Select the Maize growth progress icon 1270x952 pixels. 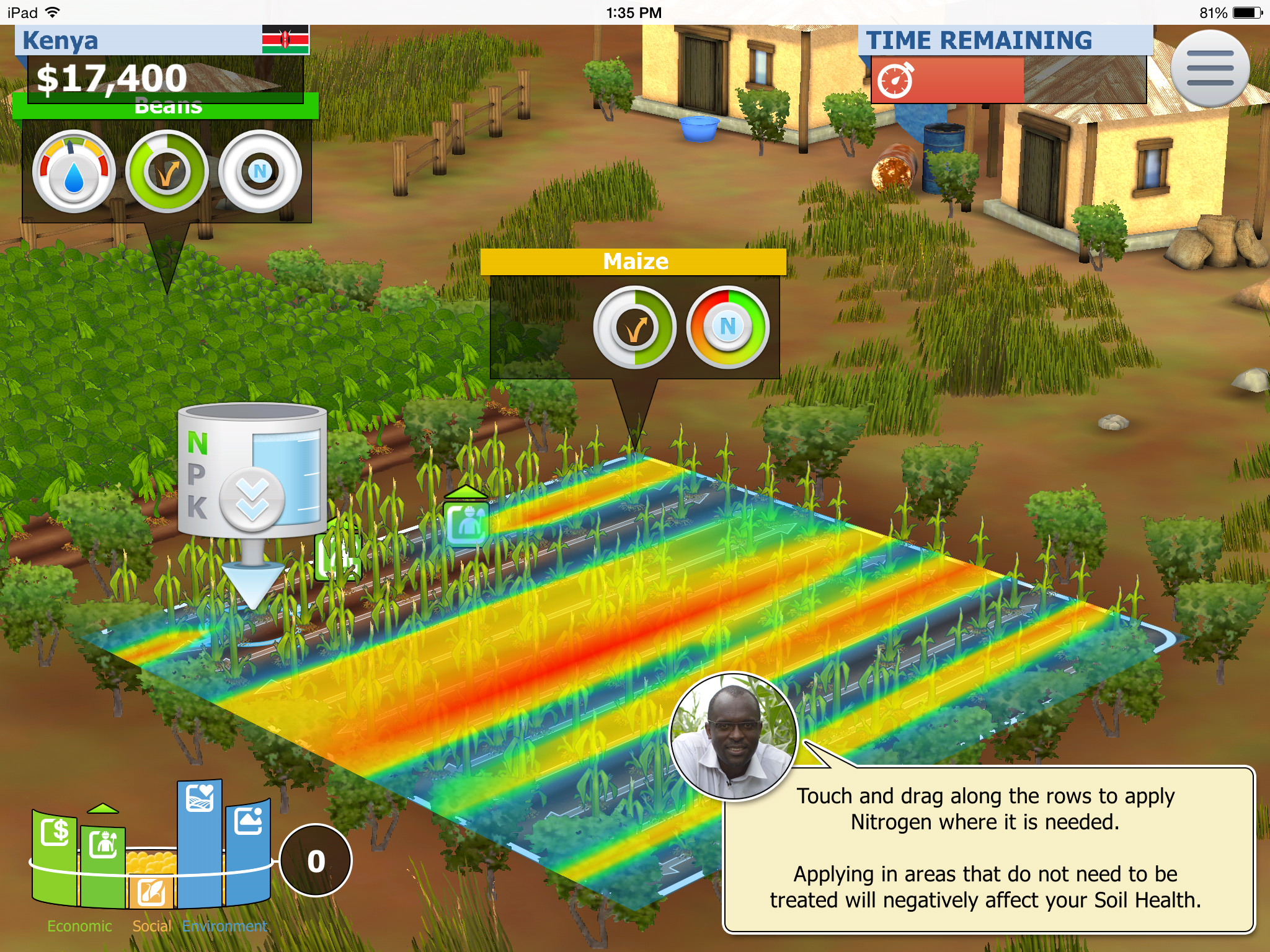click(634, 327)
